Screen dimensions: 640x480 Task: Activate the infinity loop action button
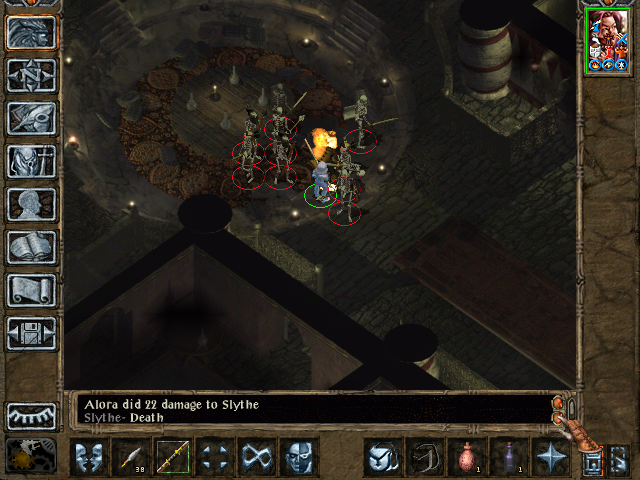tap(257, 457)
